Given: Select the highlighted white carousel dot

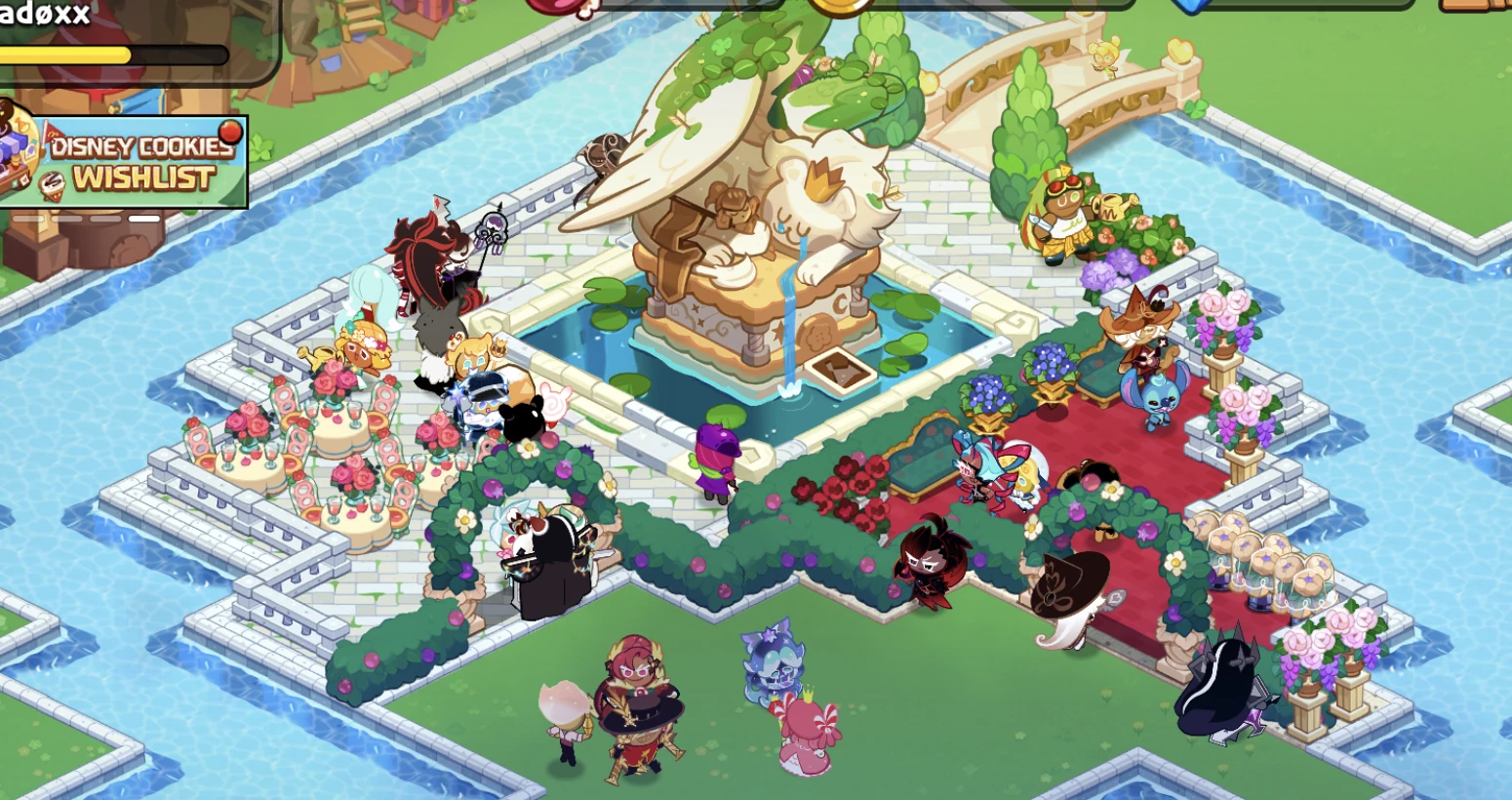Looking at the screenshot, I should pos(142,220).
